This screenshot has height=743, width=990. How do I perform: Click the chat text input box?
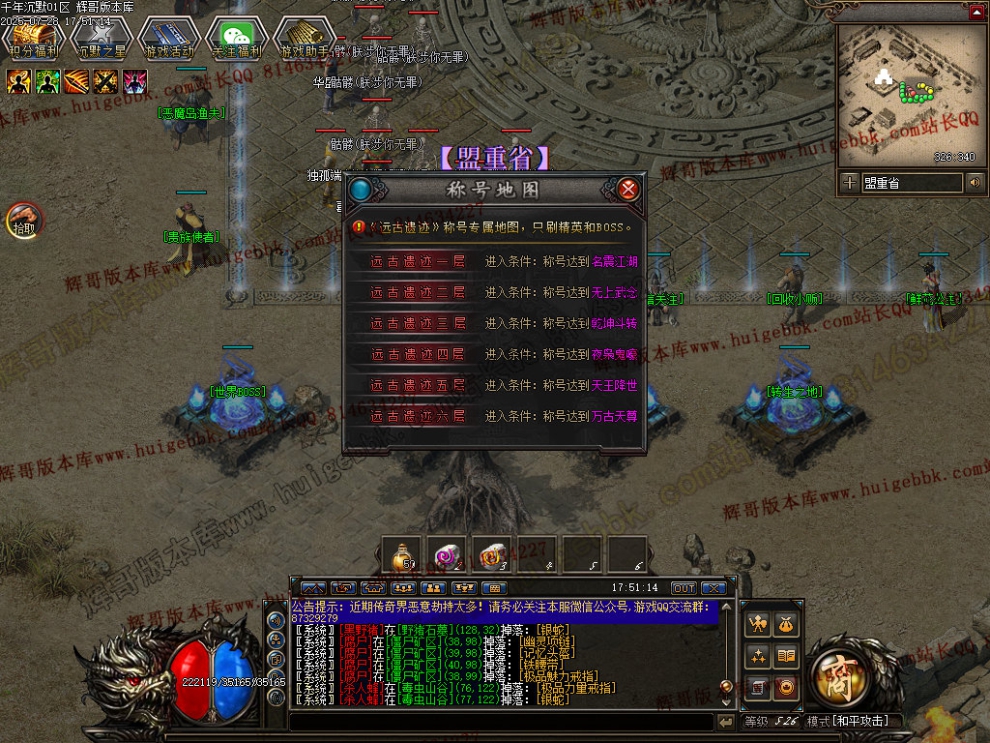point(500,721)
